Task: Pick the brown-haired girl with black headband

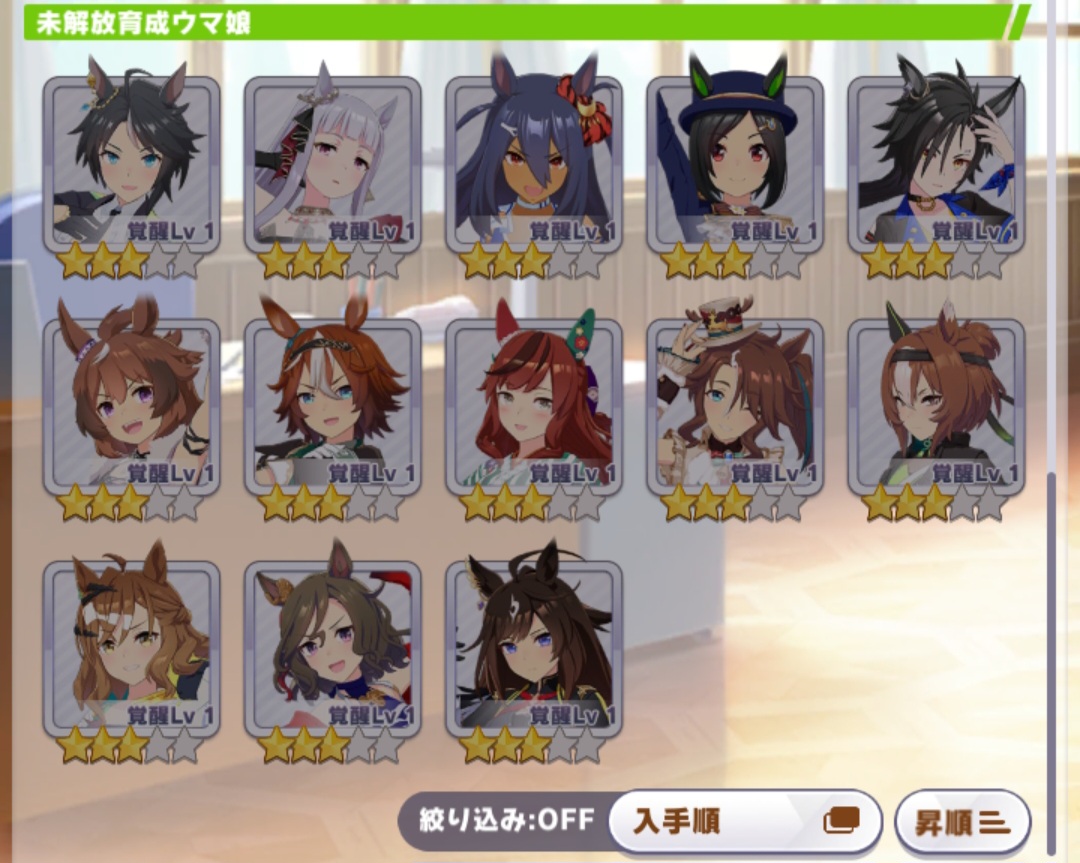Action: pyautogui.click(x=936, y=407)
